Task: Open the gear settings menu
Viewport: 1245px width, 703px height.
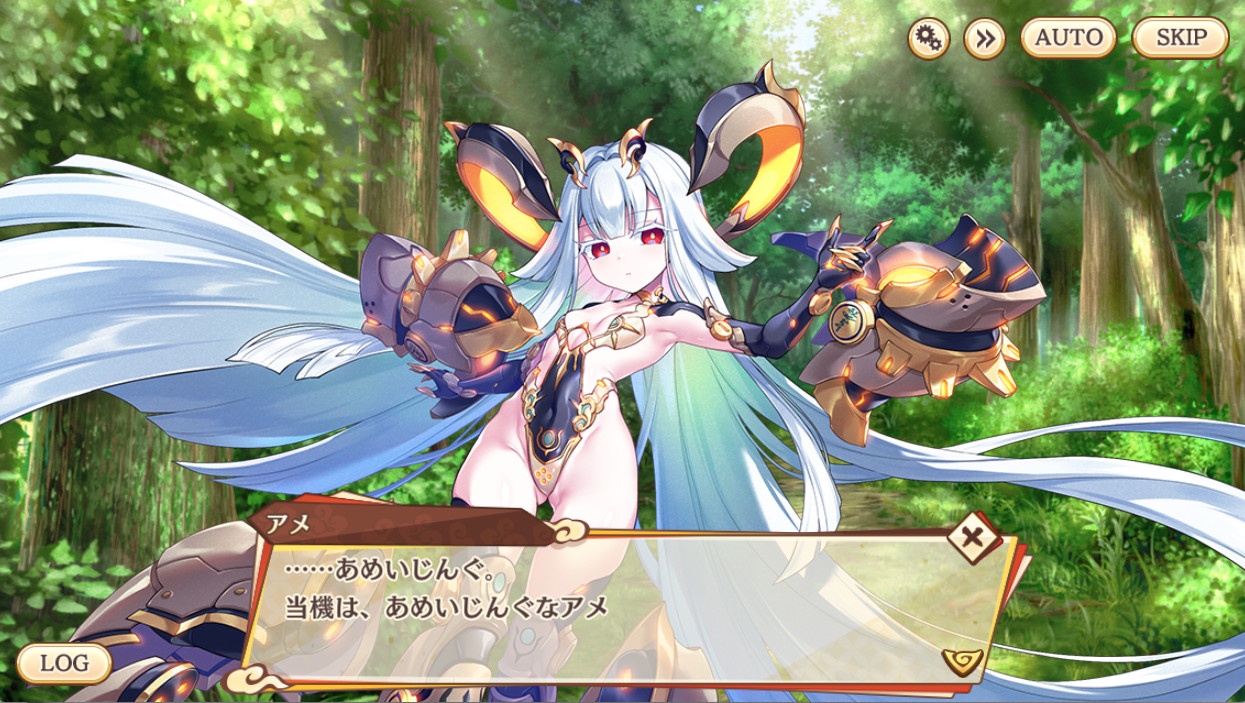Action: 928,39
